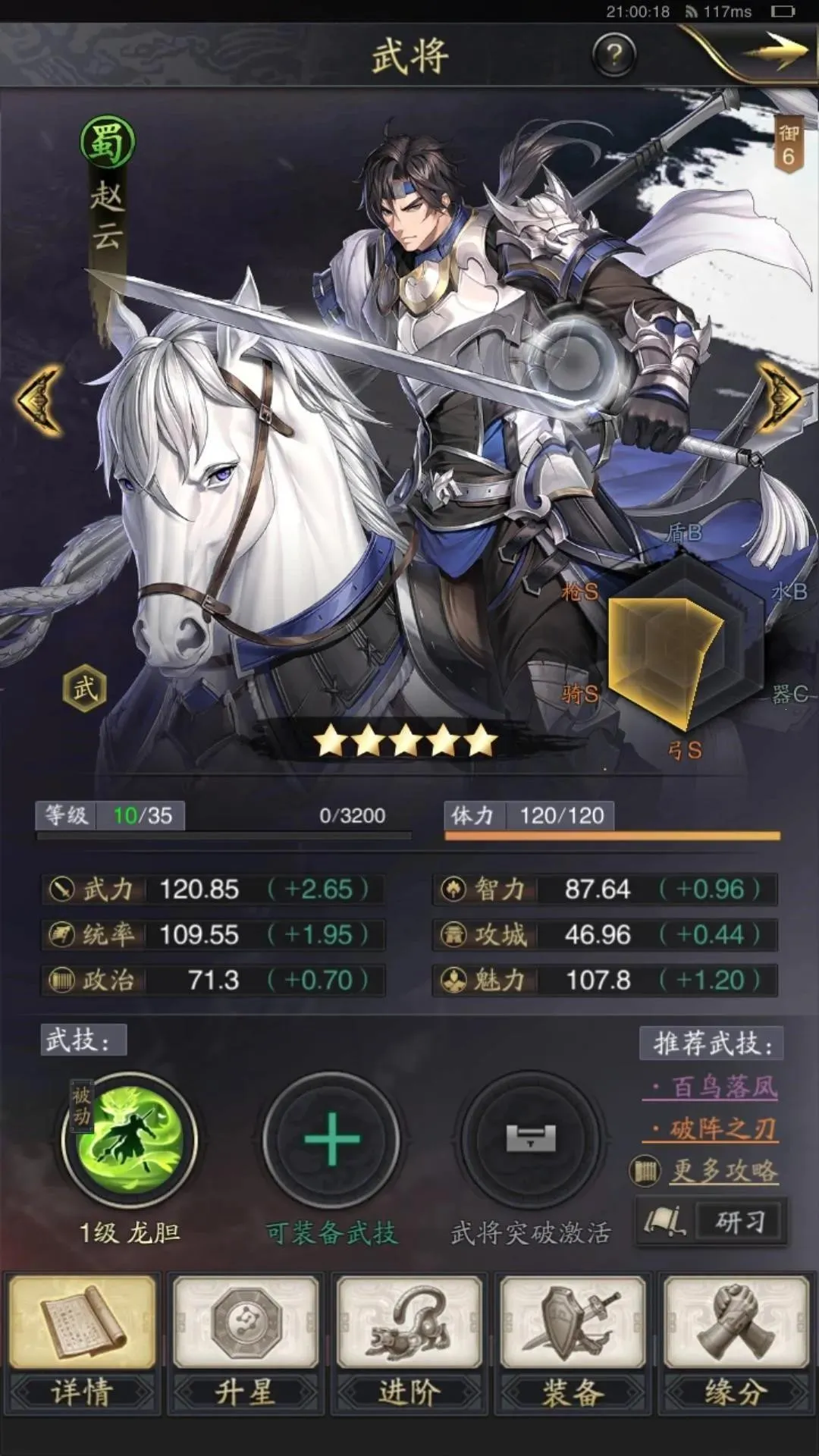Click the question mark help button
Screen dimensions: 819x1456
coord(613,55)
